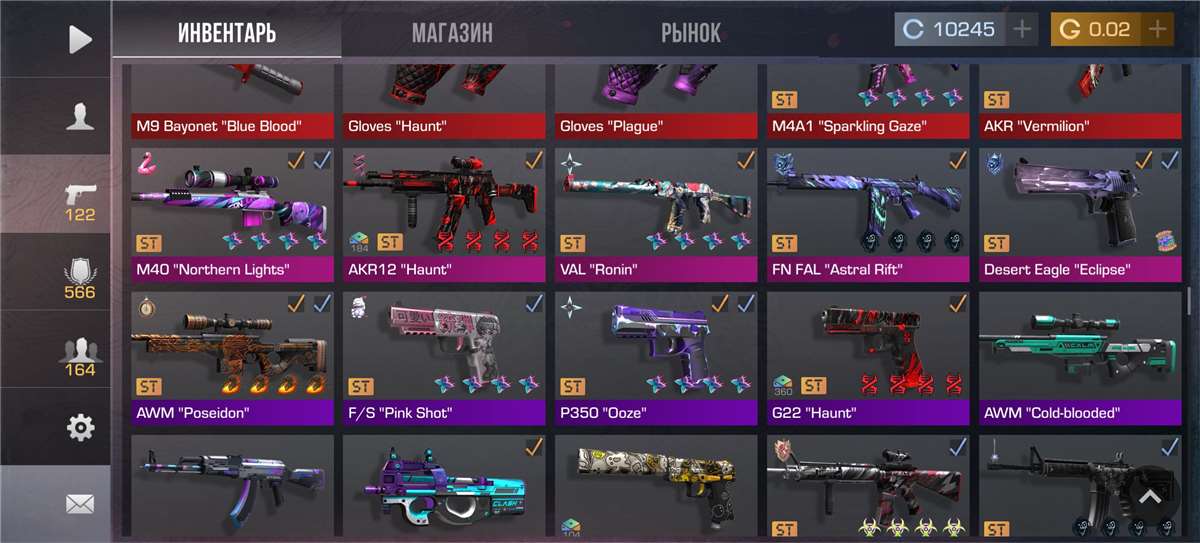Tap the scroll-to-top arrow button
The width and height of the screenshot is (1200, 543).
click(1150, 497)
